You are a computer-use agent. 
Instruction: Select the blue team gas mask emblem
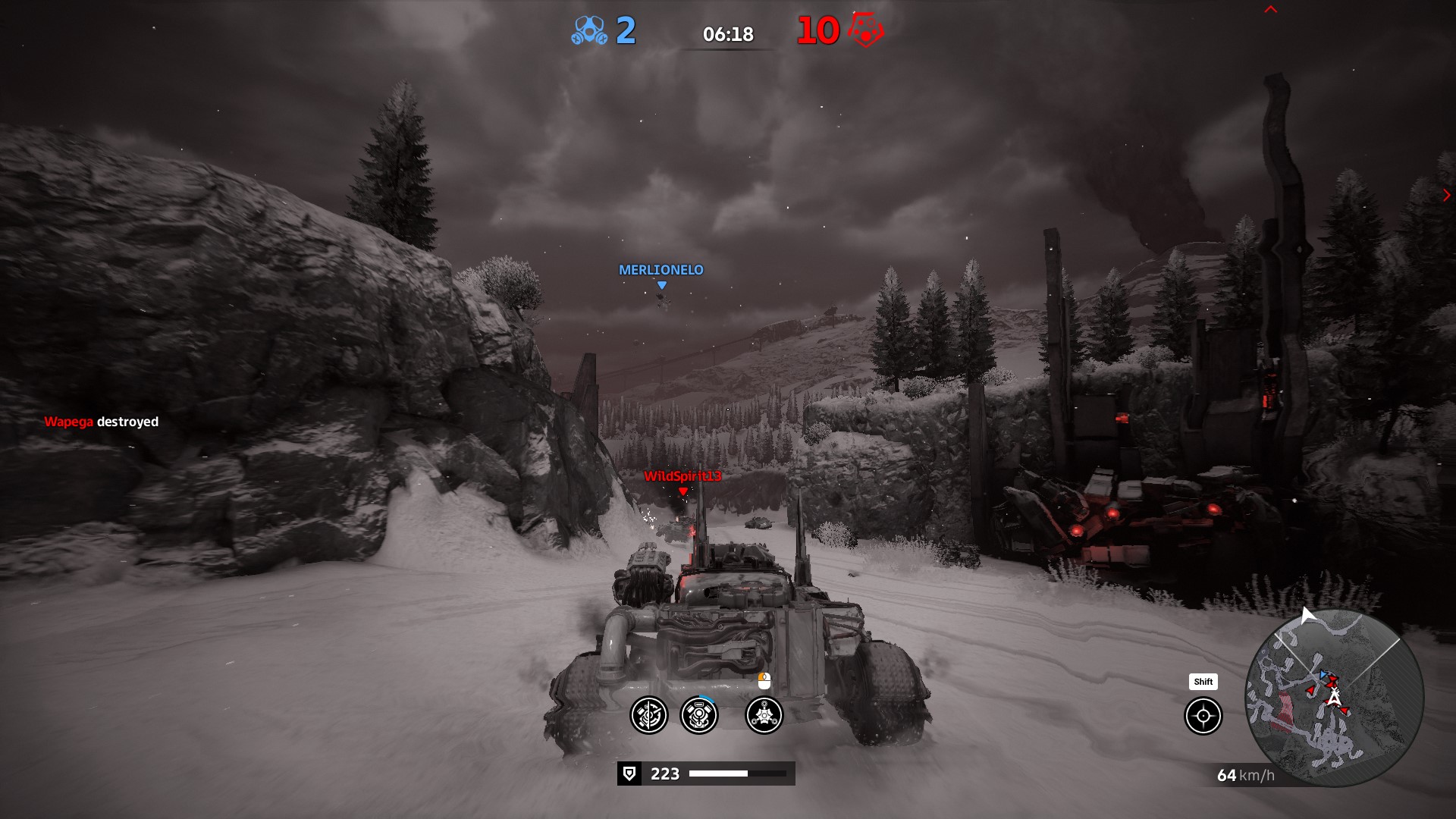(589, 31)
